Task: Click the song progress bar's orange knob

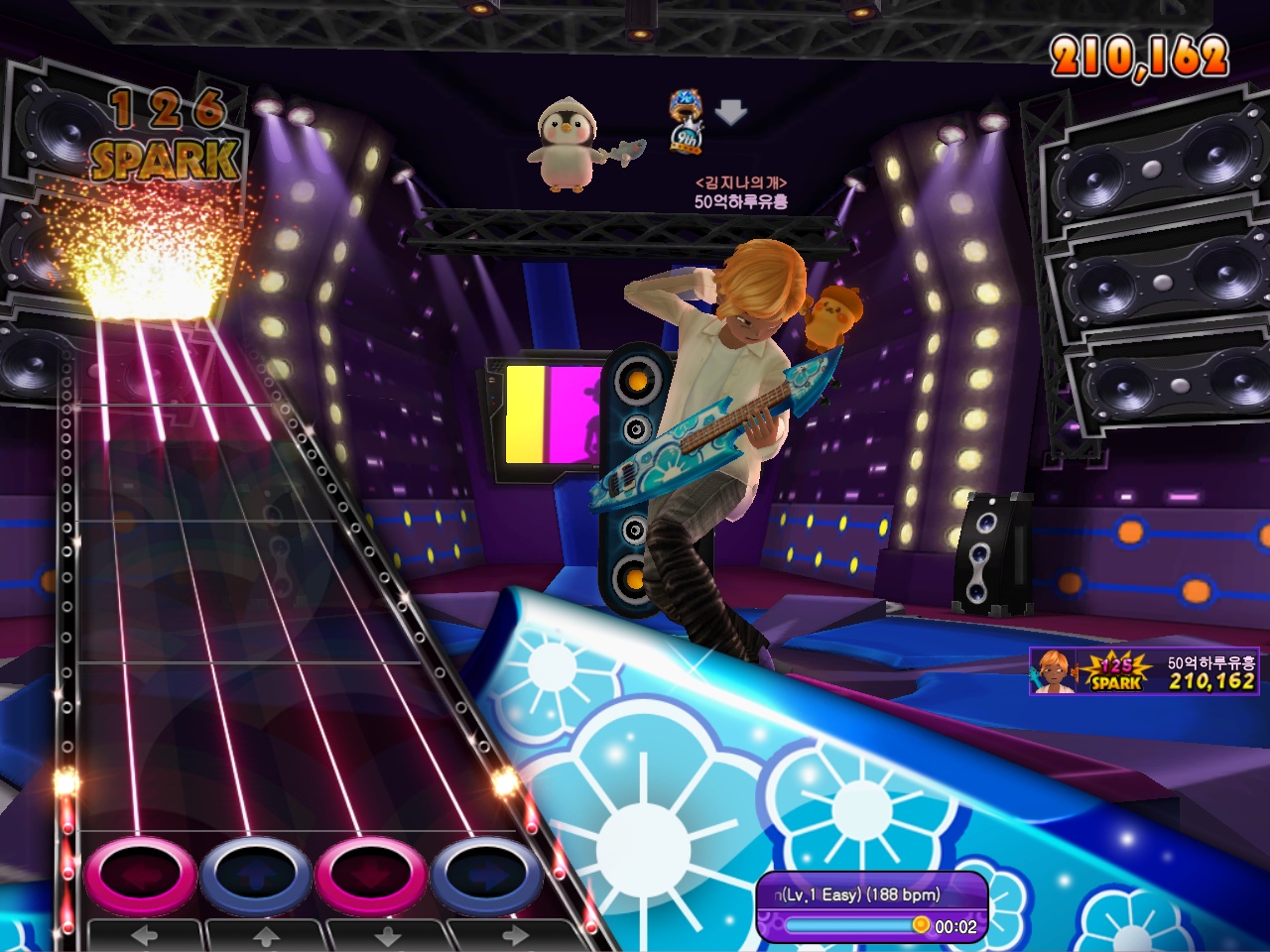Action: click(x=921, y=925)
